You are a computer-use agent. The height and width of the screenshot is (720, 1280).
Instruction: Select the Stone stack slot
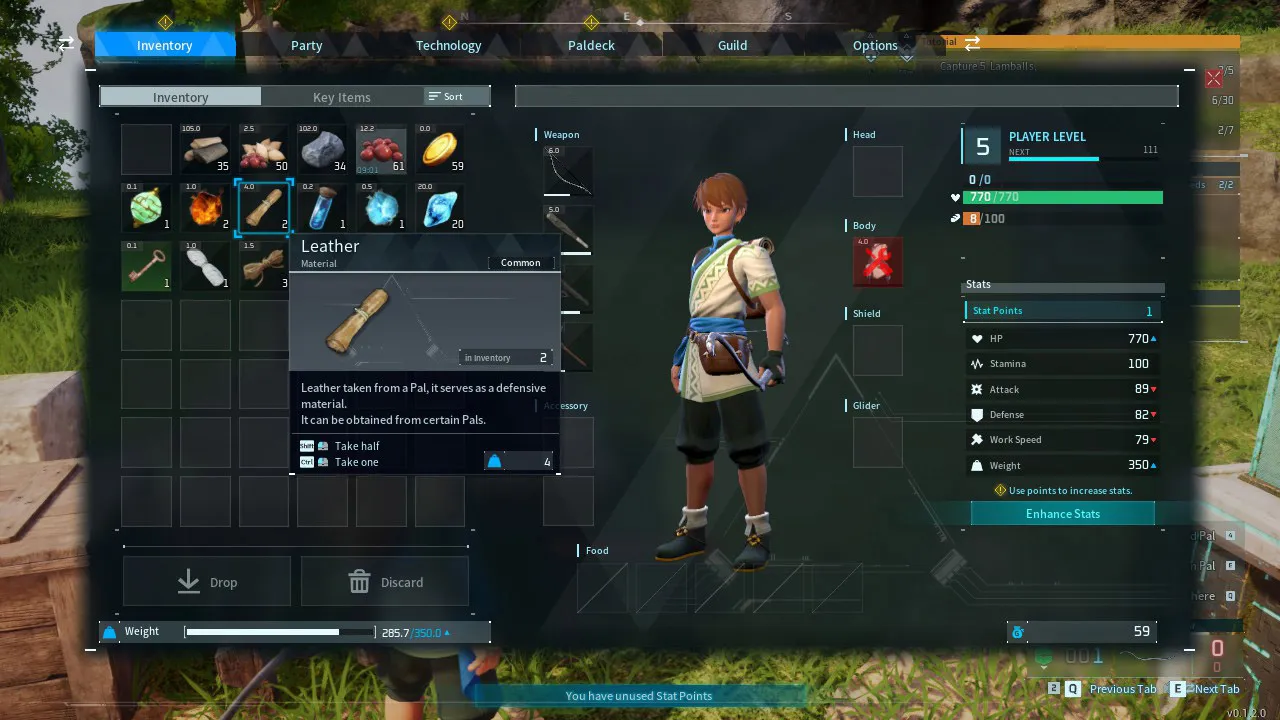(x=323, y=150)
